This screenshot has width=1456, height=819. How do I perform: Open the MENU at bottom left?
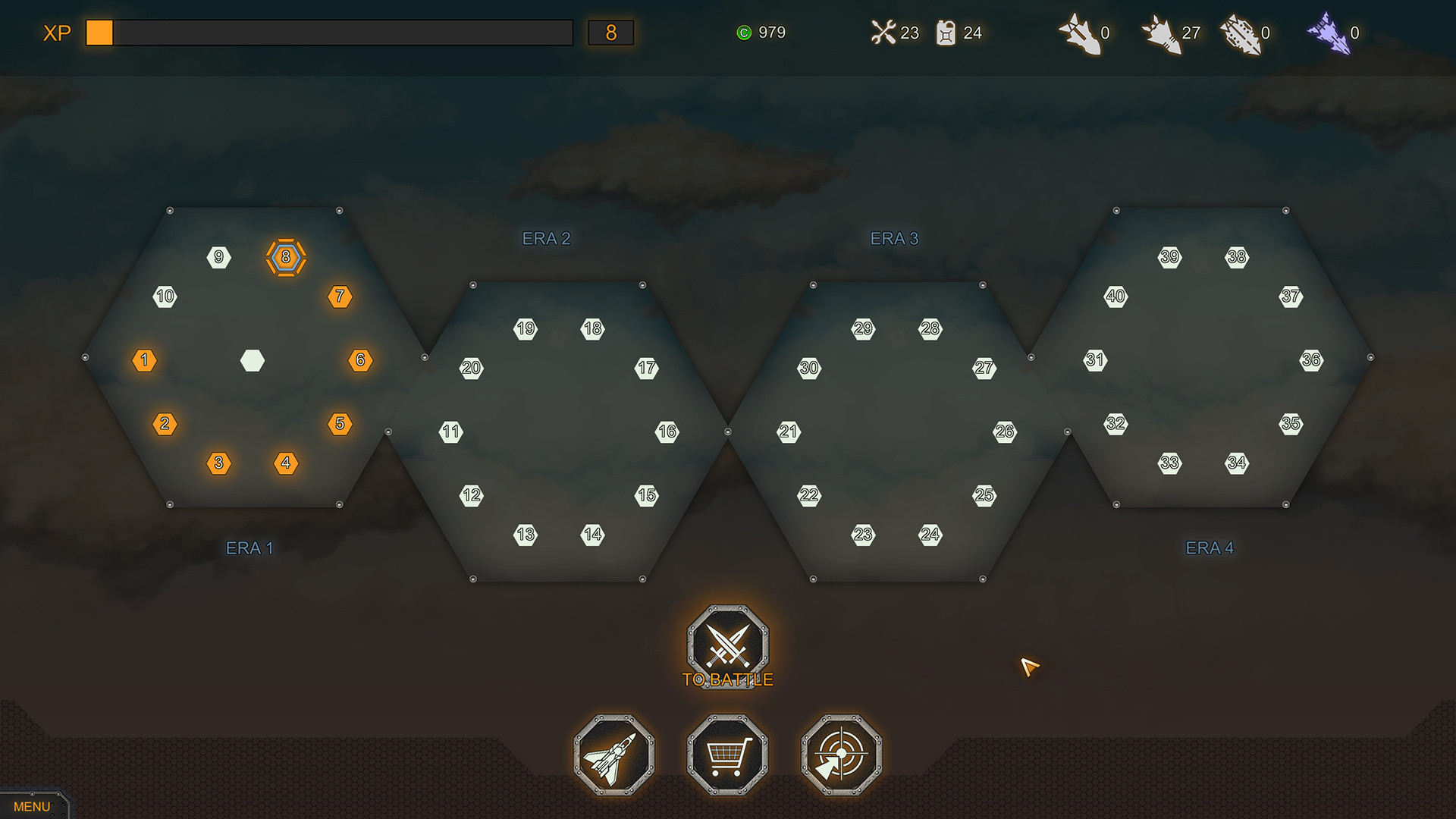tap(33, 806)
